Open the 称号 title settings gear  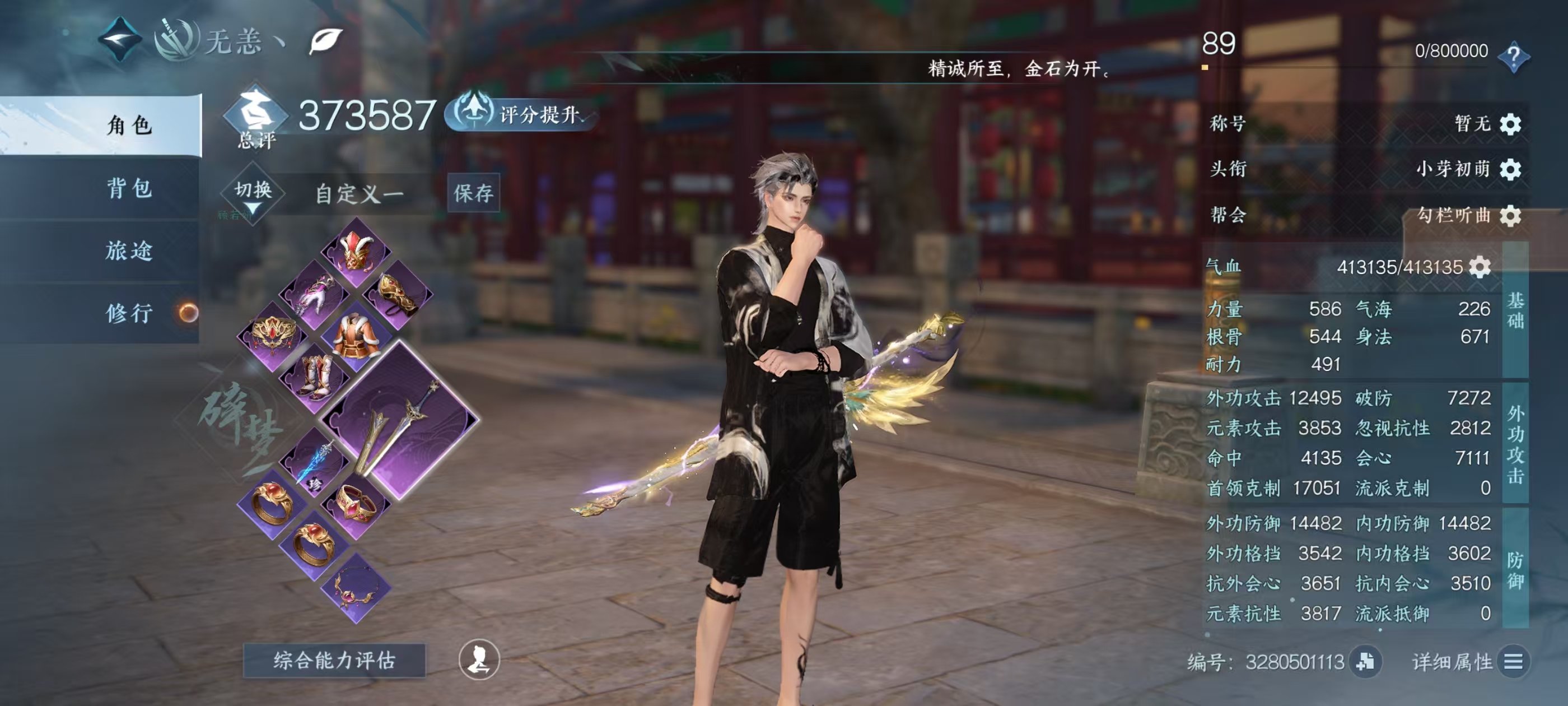1510,124
